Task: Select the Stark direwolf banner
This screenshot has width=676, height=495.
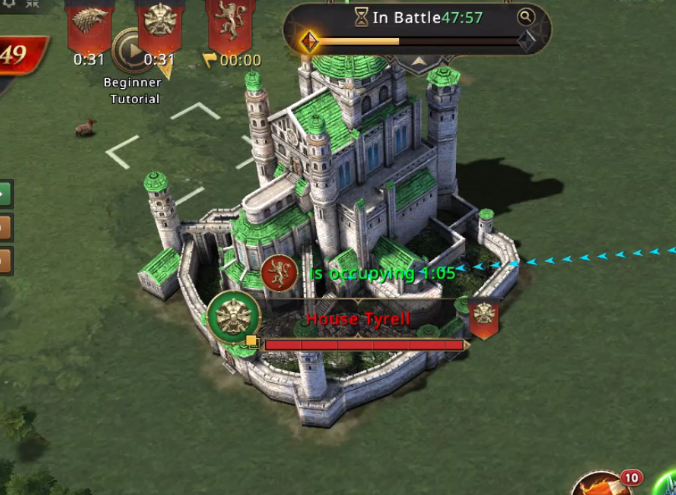Action: pyautogui.click(x=89, y=22)
